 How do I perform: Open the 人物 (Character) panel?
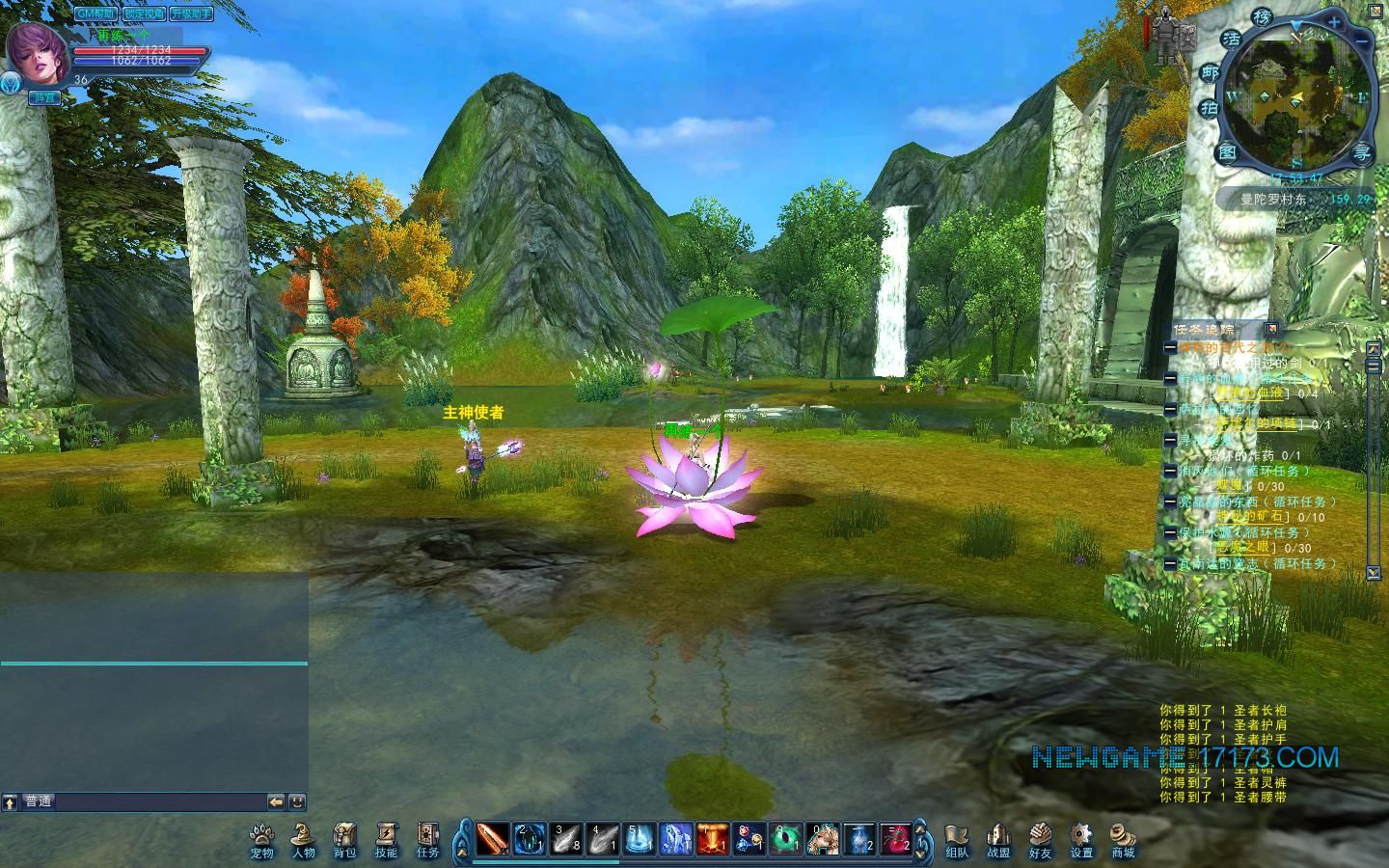(x=303, y=838)
